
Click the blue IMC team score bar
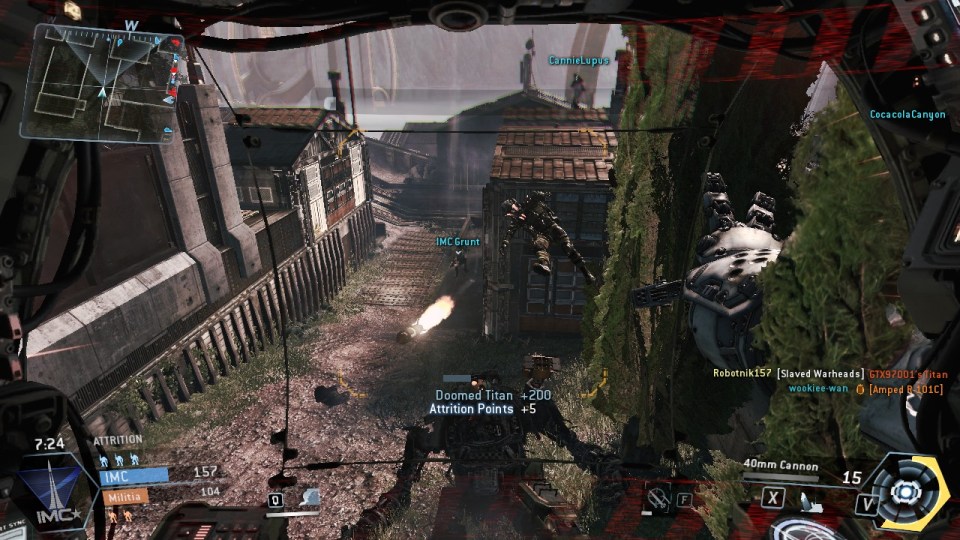[x=133, y=477]
